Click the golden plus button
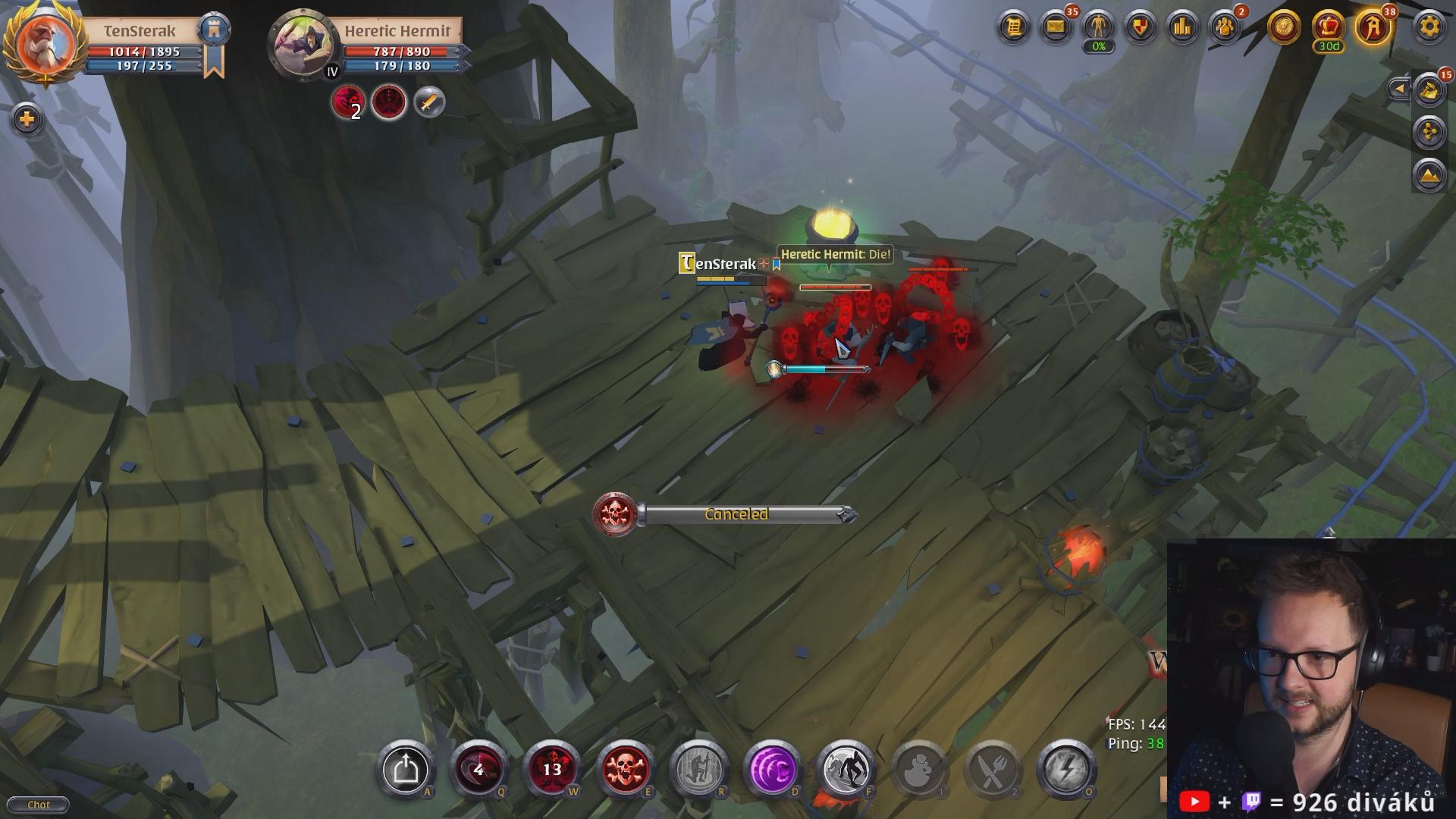 27,119
